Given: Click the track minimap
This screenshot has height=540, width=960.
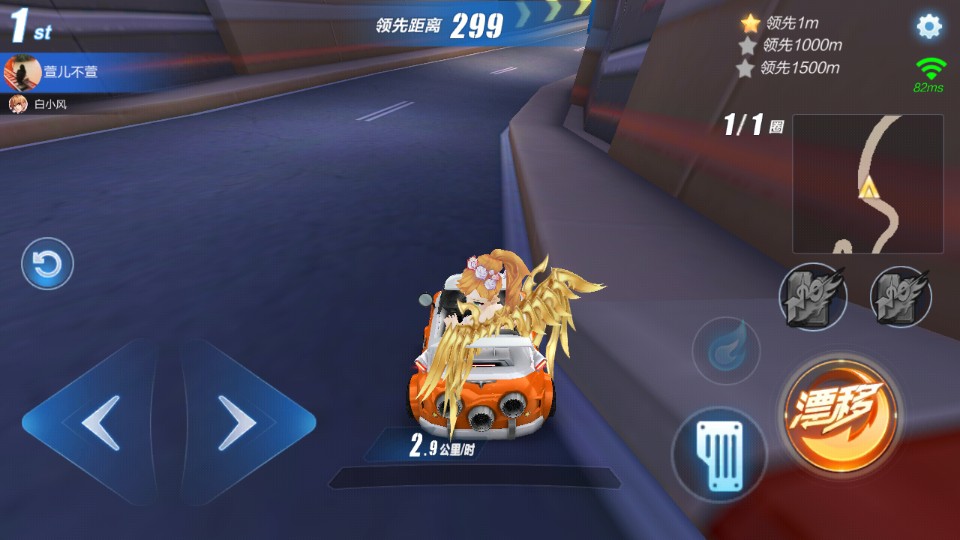Looking at the screenshot, I should coord(867,184).
